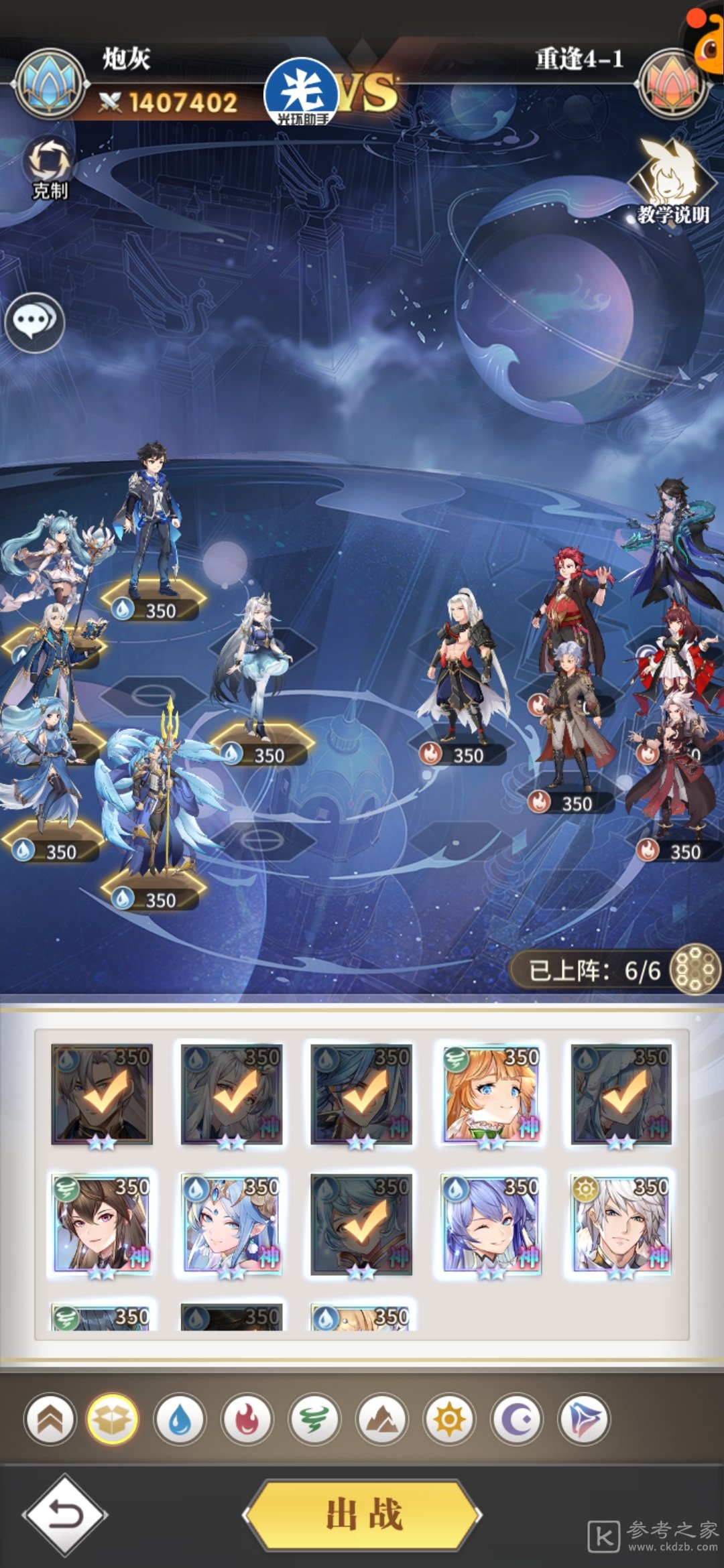Select the light sun element filter
Viewport: 724px width, 1568px height.
[x=449, y=1419]
